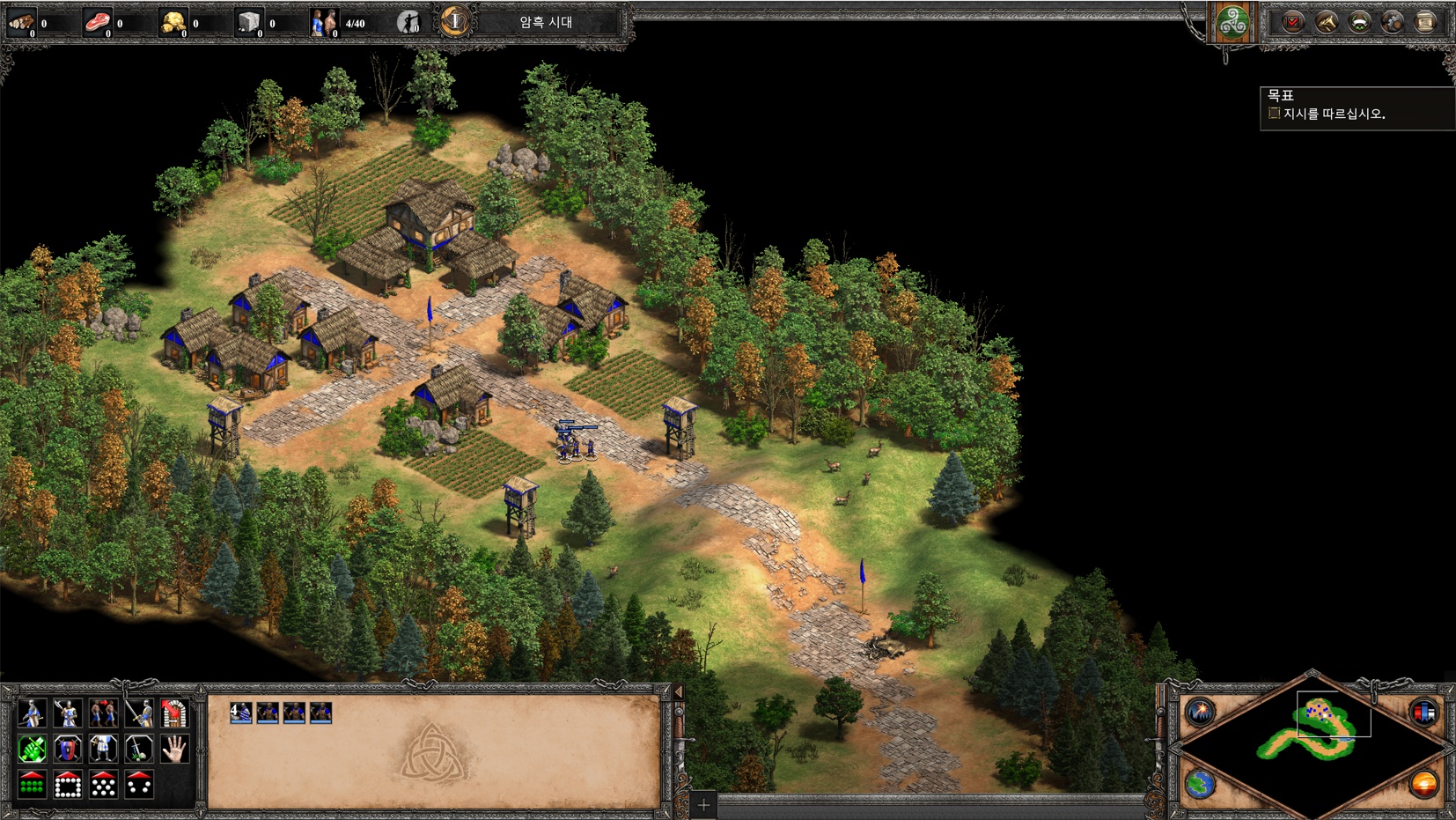Click the open hand stop command
This screenshot has width=1456, height=820.
tap(174, 749)
